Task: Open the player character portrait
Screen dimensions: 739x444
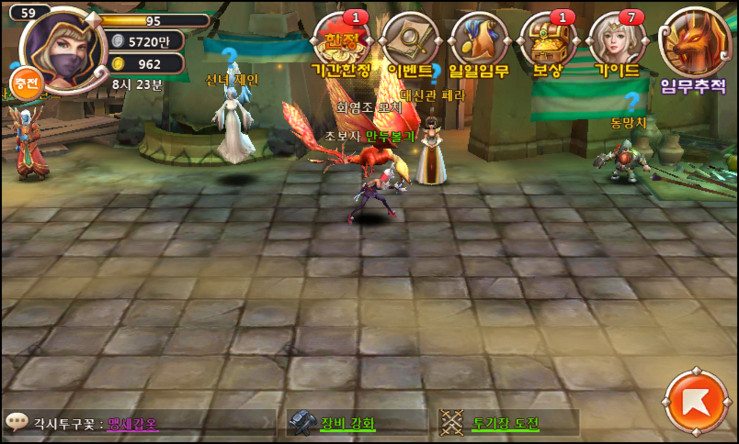Action: coord(59,47)
